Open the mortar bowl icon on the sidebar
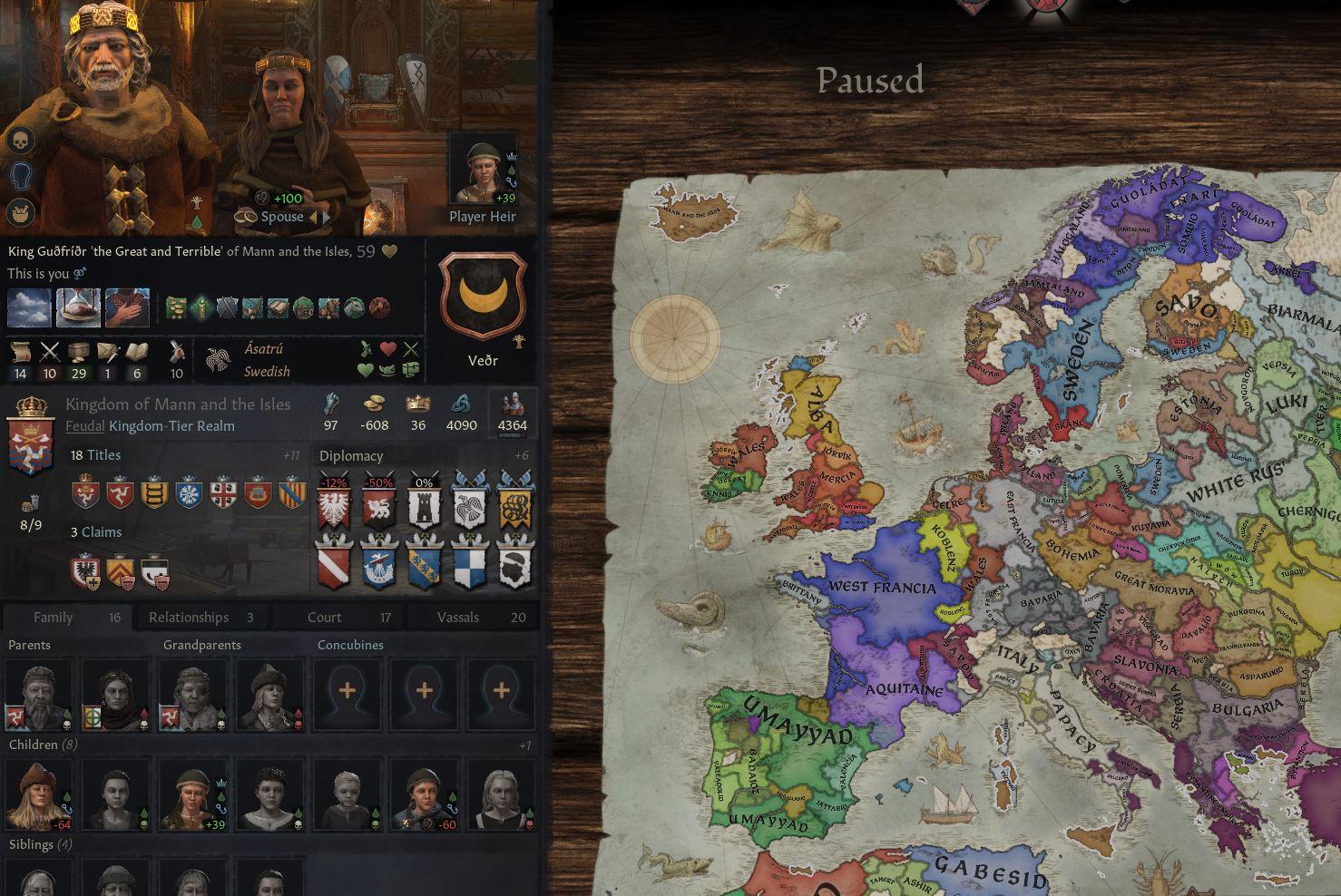1341x896 pixels. pyautogui.click(x=20, y=215)
